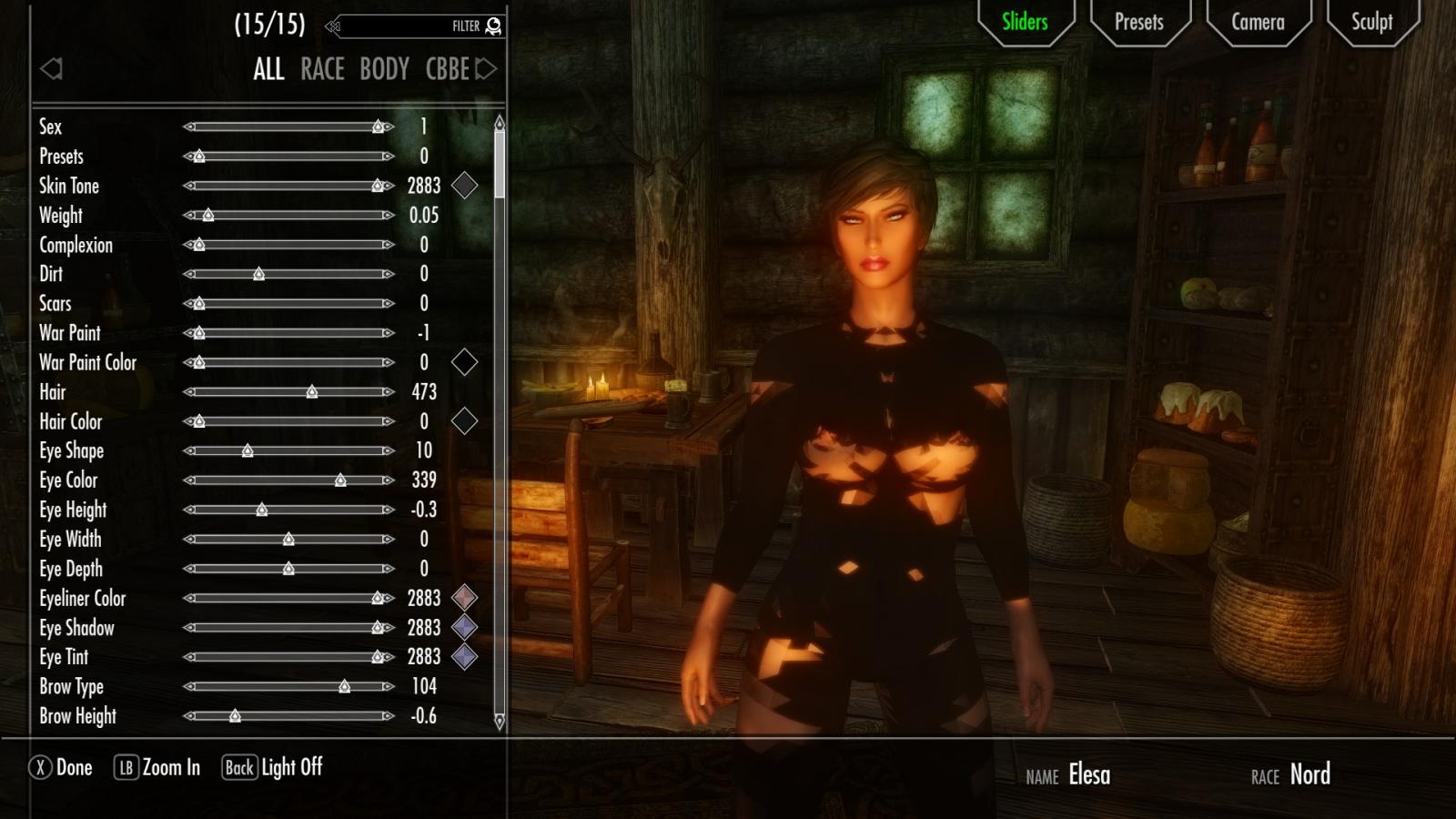Switch to the BODY category

[x=384, y=69]
